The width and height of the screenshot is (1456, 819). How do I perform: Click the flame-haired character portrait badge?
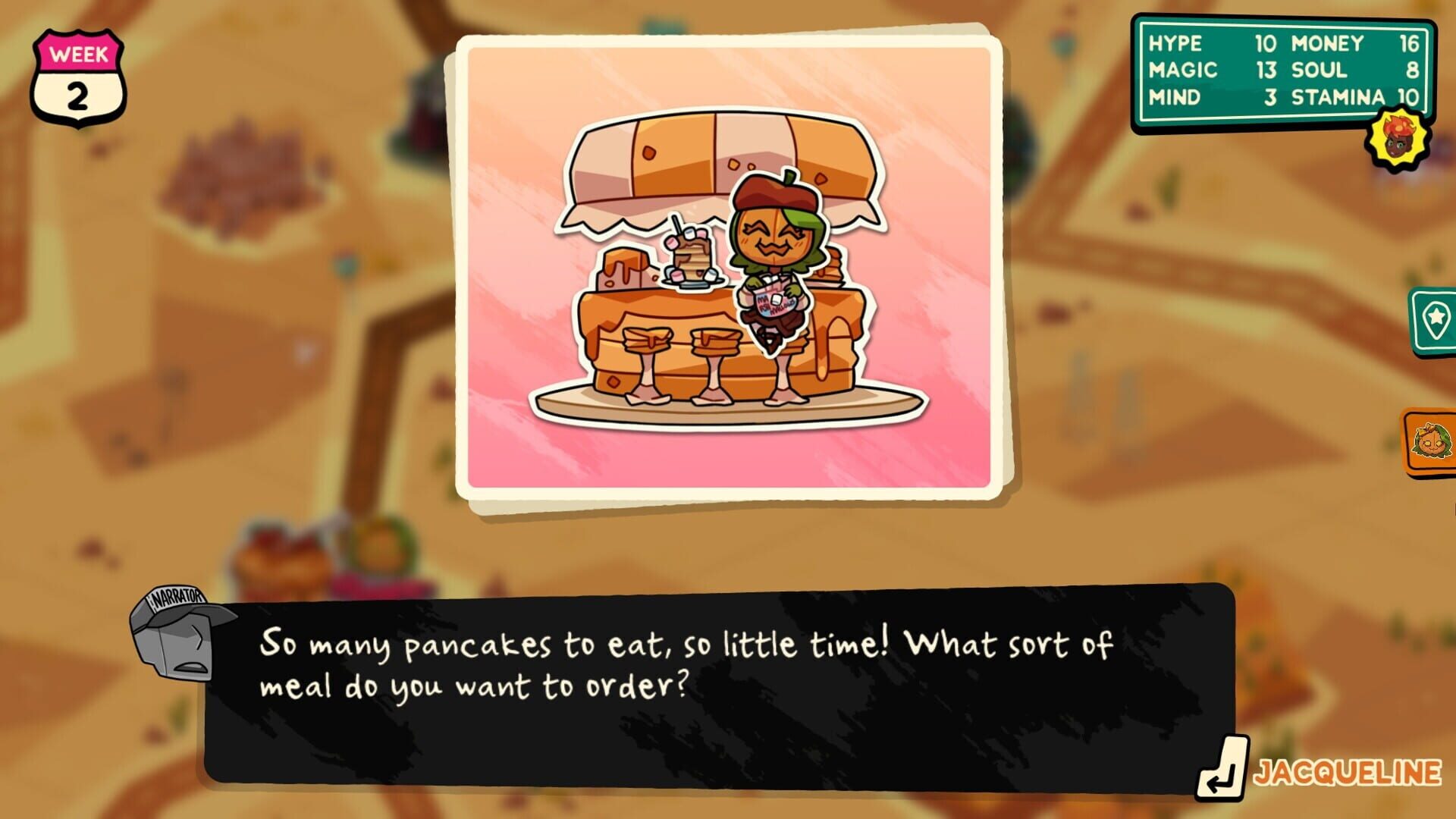1398,136
